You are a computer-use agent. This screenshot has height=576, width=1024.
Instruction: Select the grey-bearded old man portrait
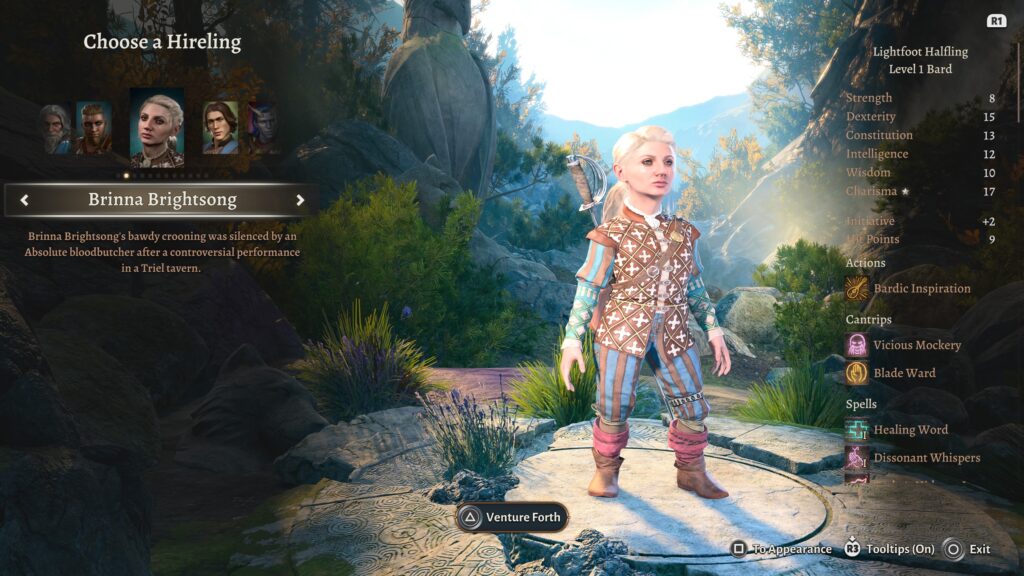coord(55,128)
